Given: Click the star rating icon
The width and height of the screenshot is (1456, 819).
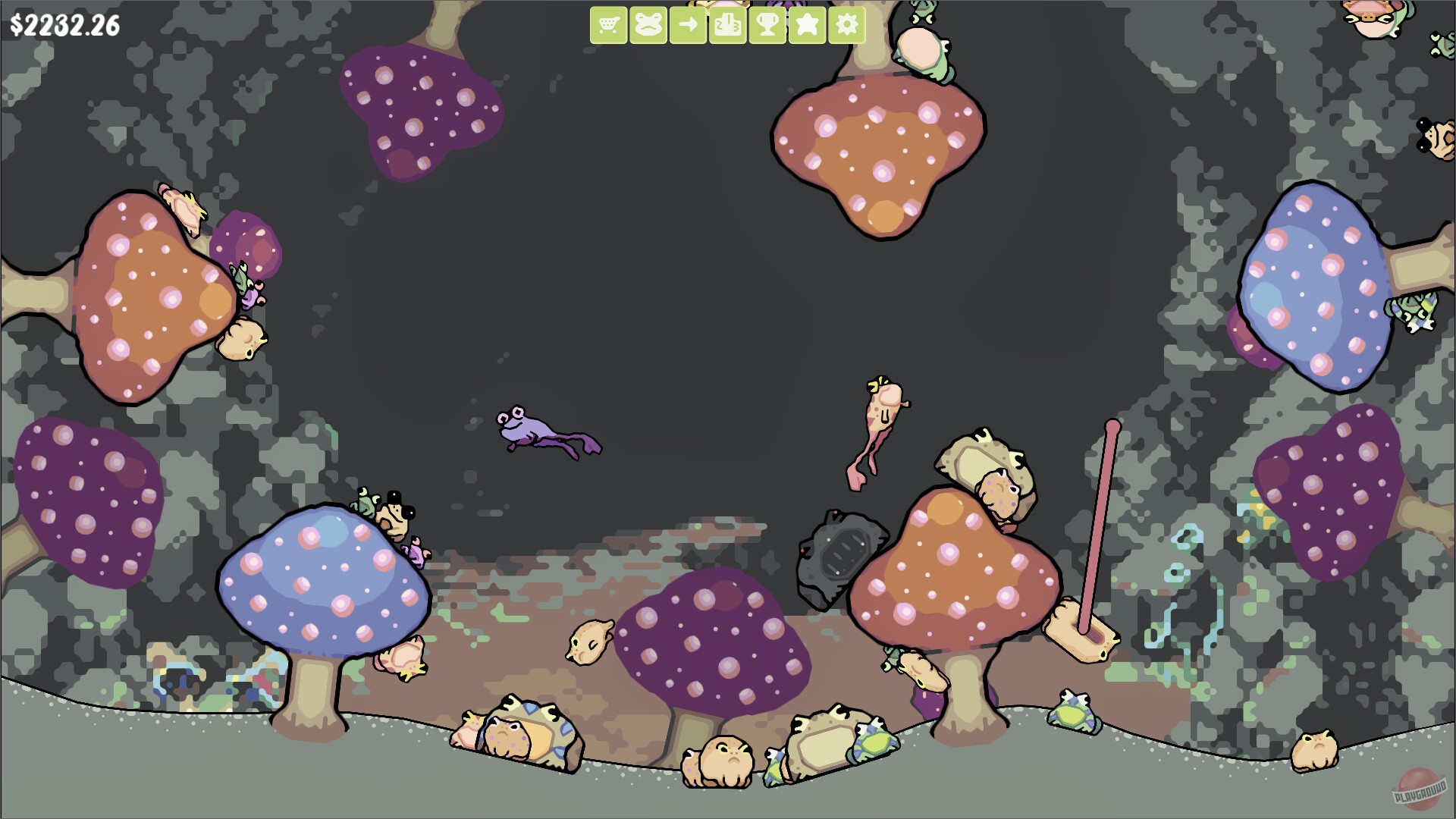Looking at the screenshot, I should coord(808,25).
